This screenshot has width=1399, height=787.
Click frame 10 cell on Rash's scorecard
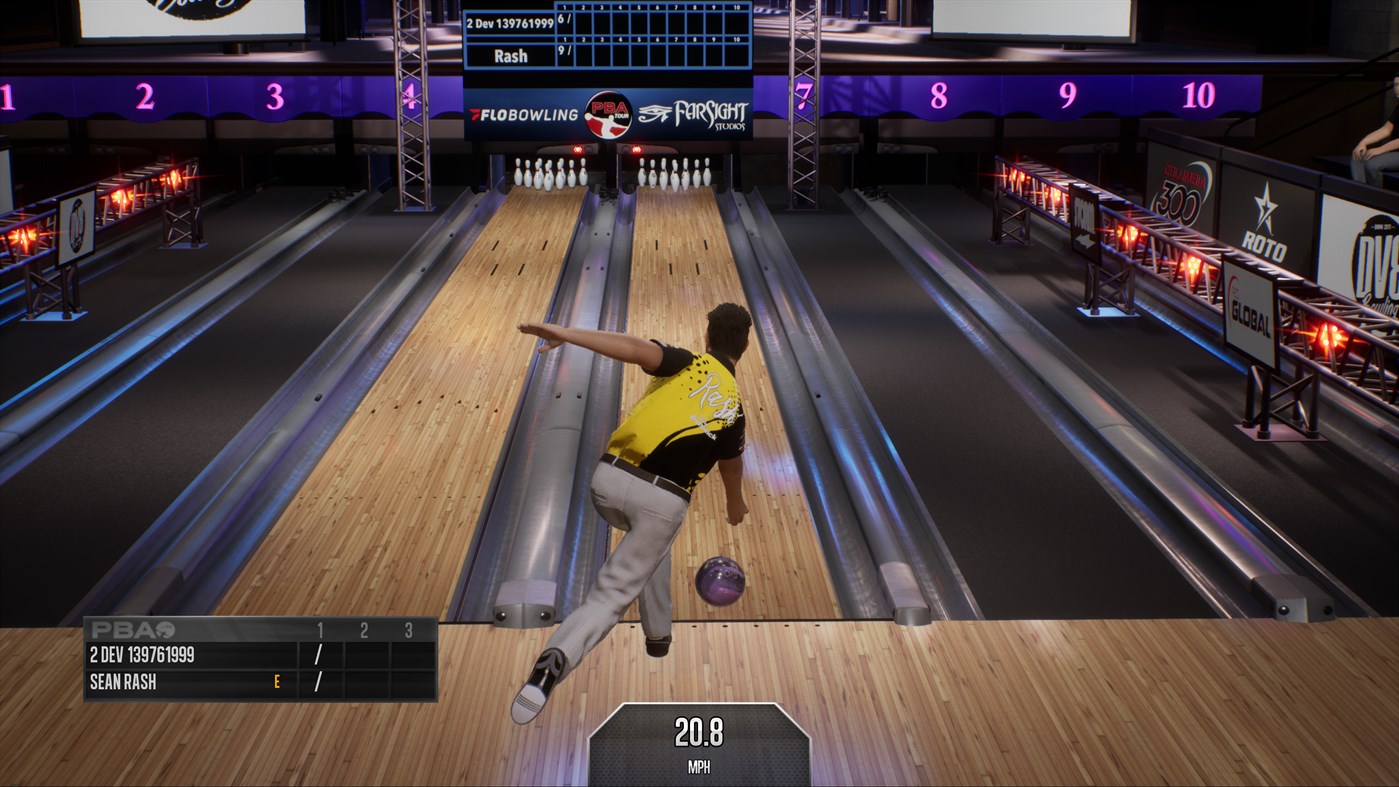(737, 53)
